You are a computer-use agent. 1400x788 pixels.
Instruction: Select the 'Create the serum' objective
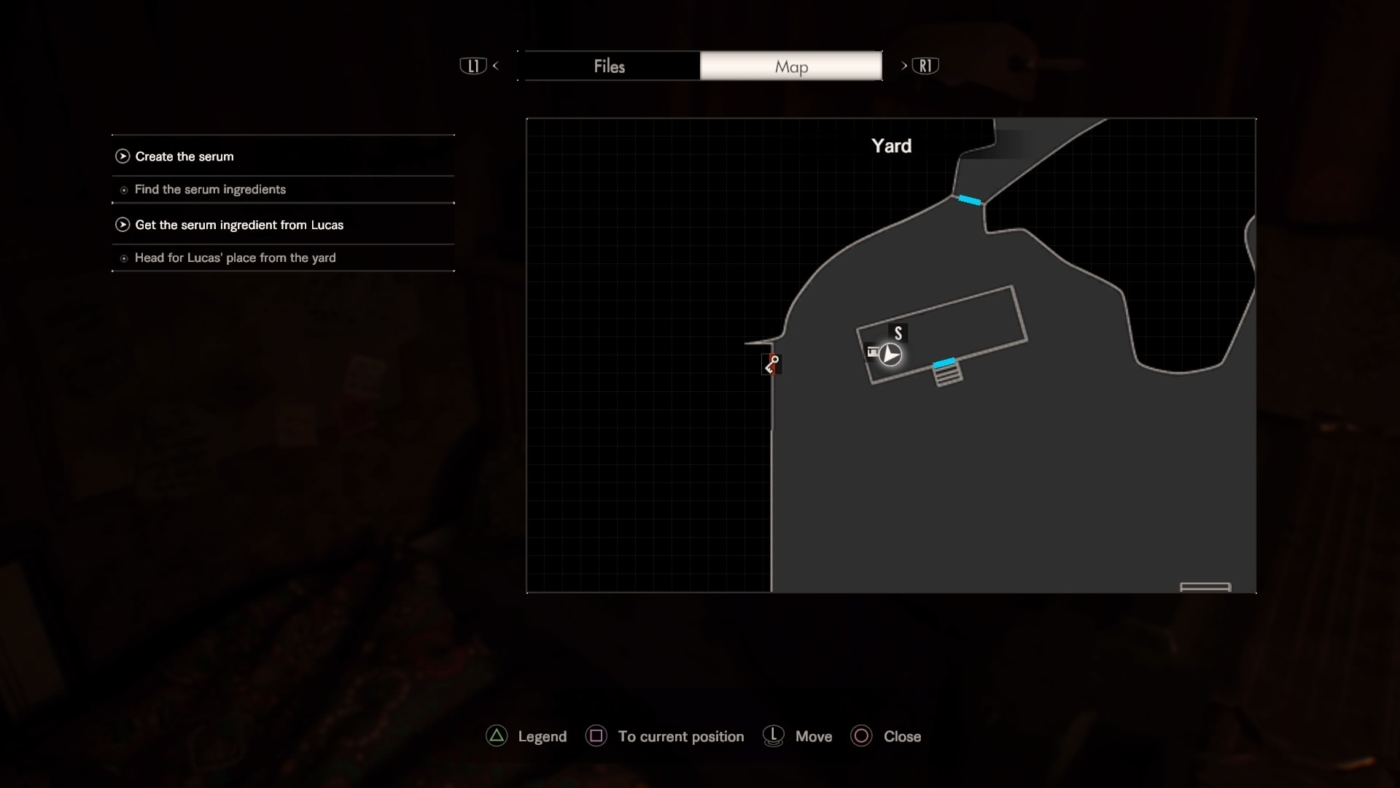pyautogui.click(x=184, y=156)
